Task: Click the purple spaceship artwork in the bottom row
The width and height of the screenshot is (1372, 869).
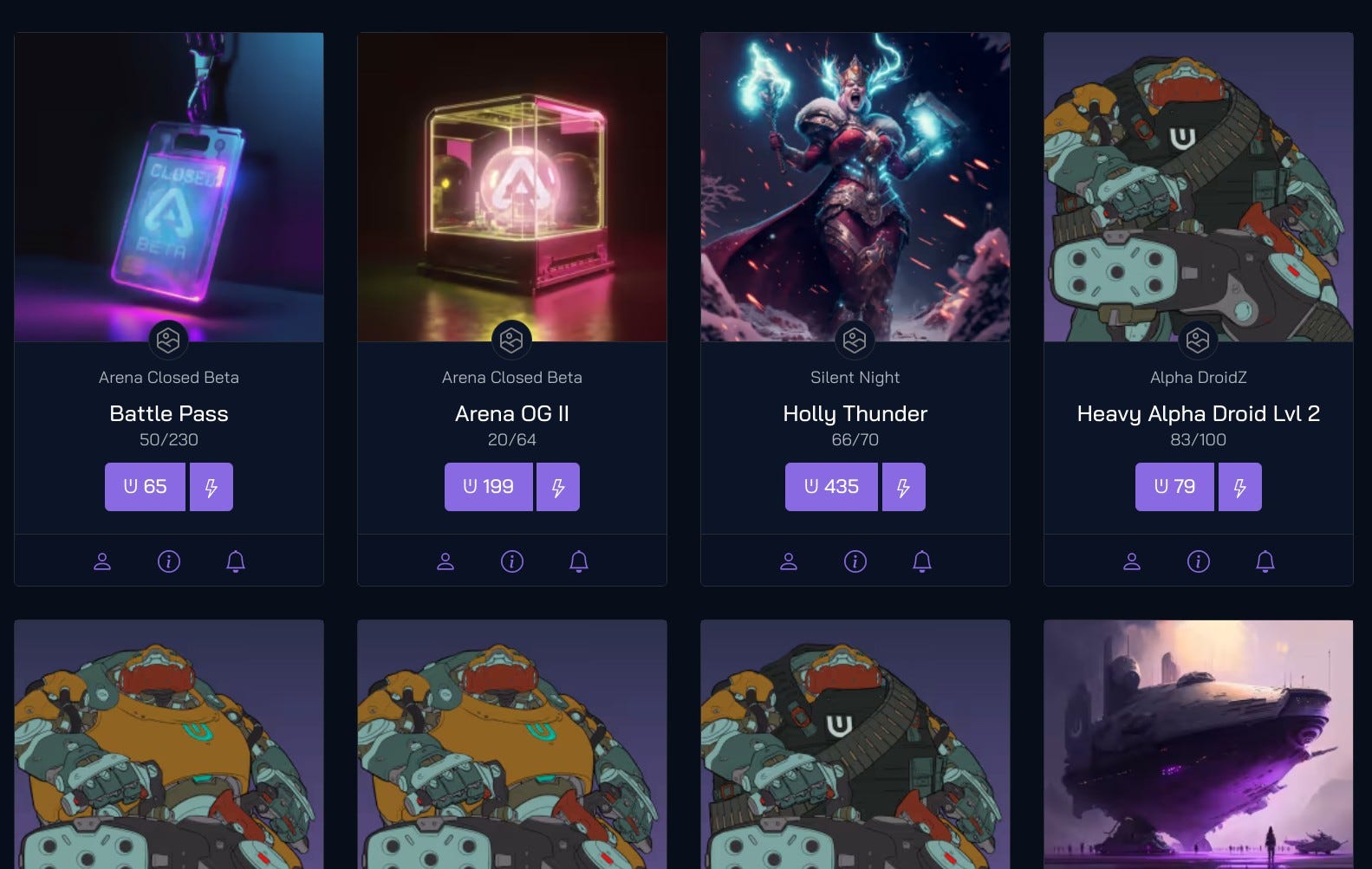Action: [1198, 745]
